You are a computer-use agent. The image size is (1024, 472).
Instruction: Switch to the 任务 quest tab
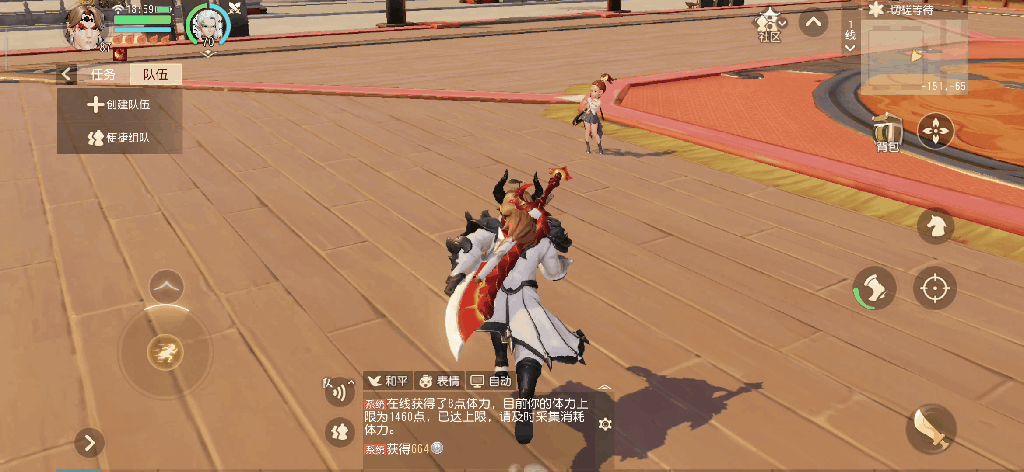click(104, 74)
